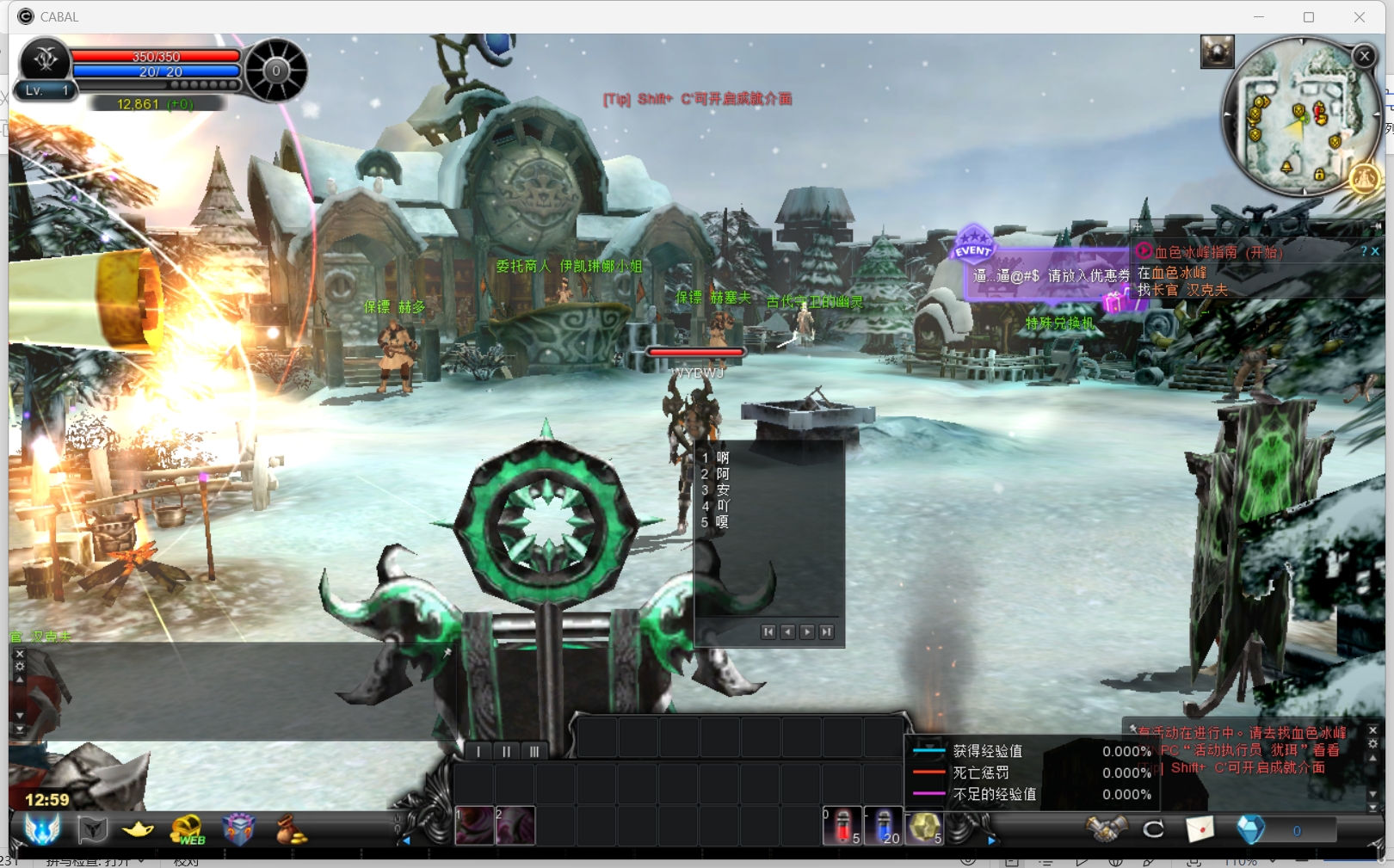Open the golden magic lamp icon
Screen dimensions: 1394x868
138,829
